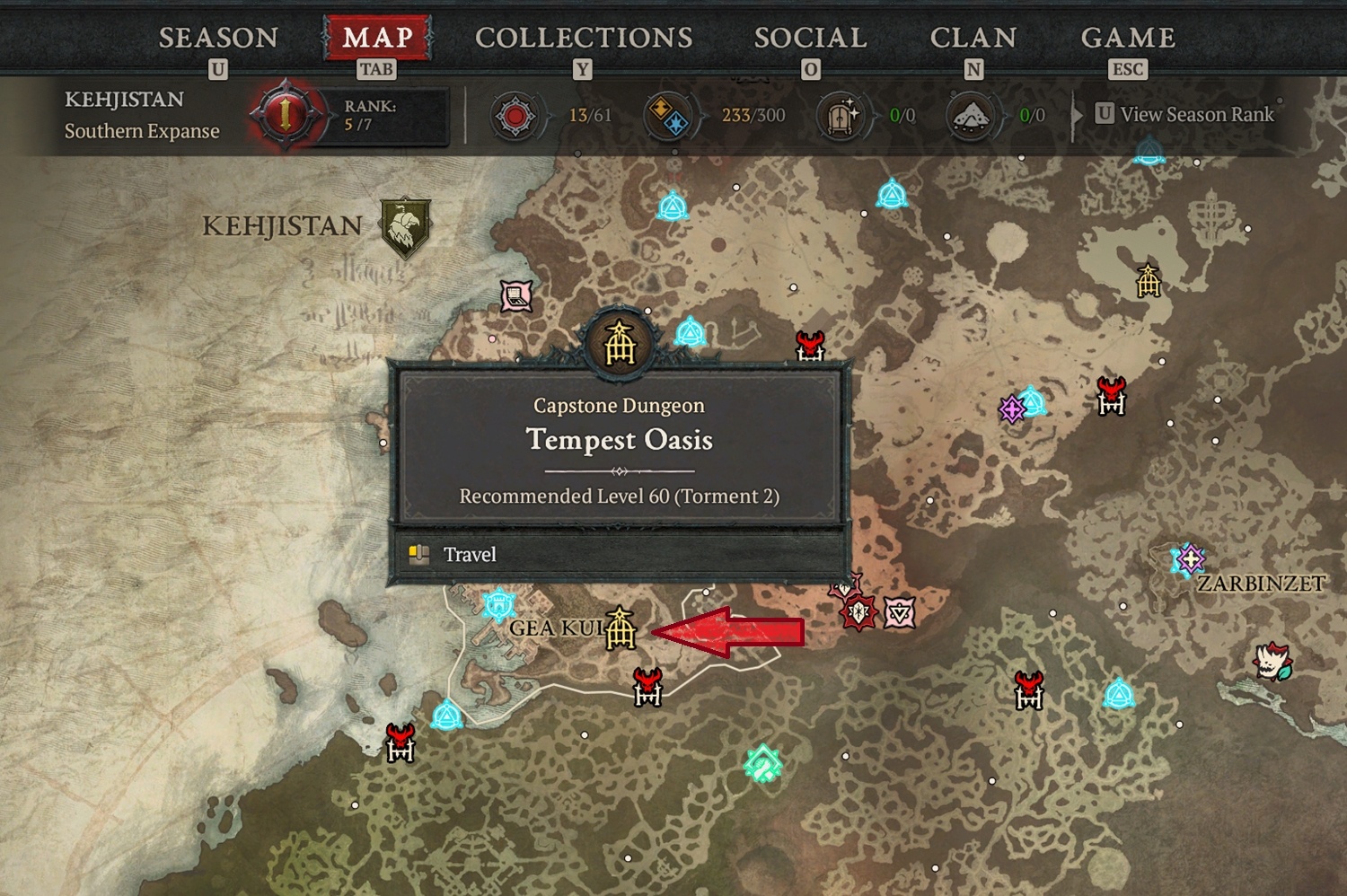Screen dimensions: 1347x896
Task: Open the Clan tab
Action: 973,38
